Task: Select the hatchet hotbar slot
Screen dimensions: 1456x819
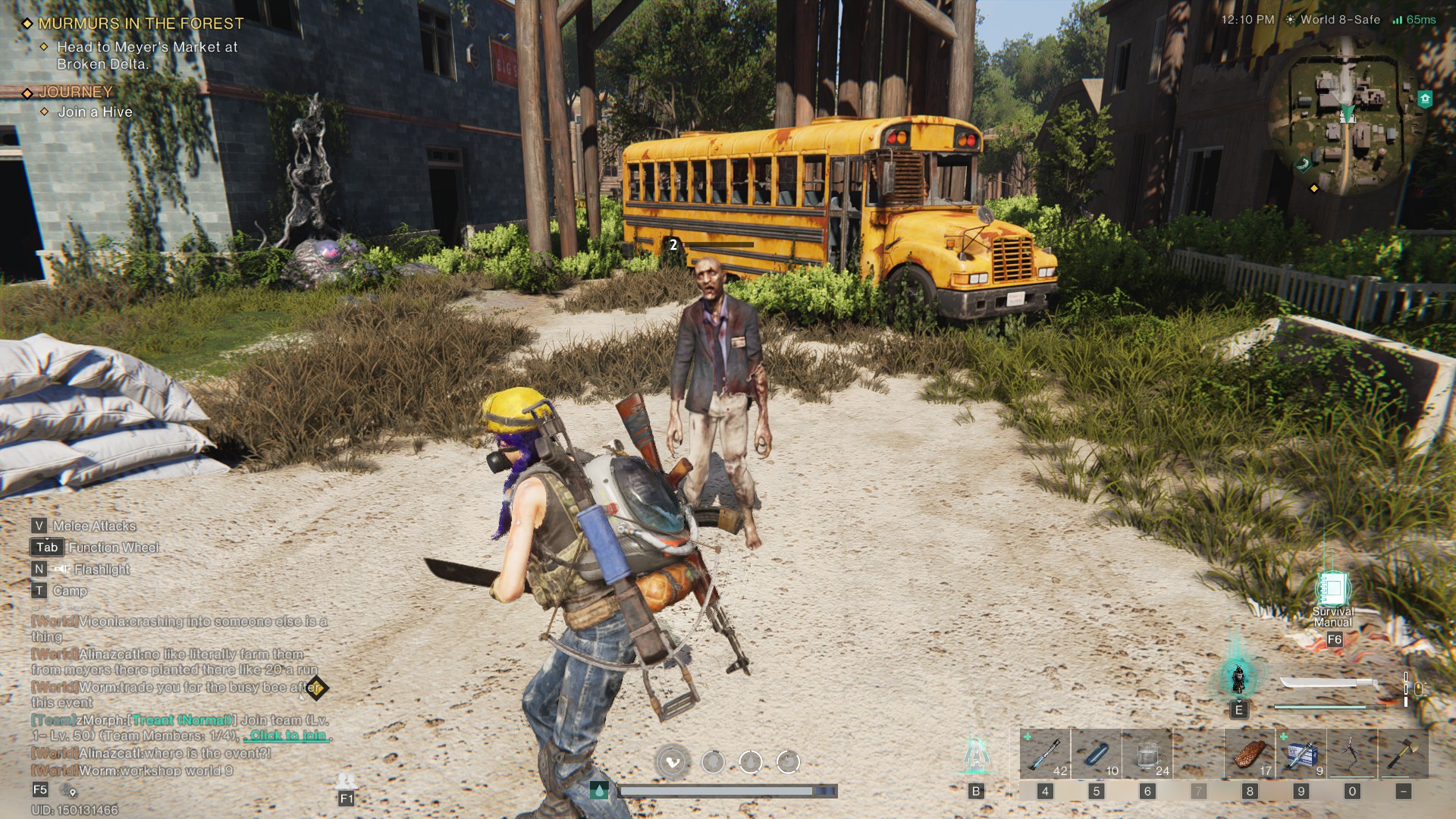Action: point(1403,753)
